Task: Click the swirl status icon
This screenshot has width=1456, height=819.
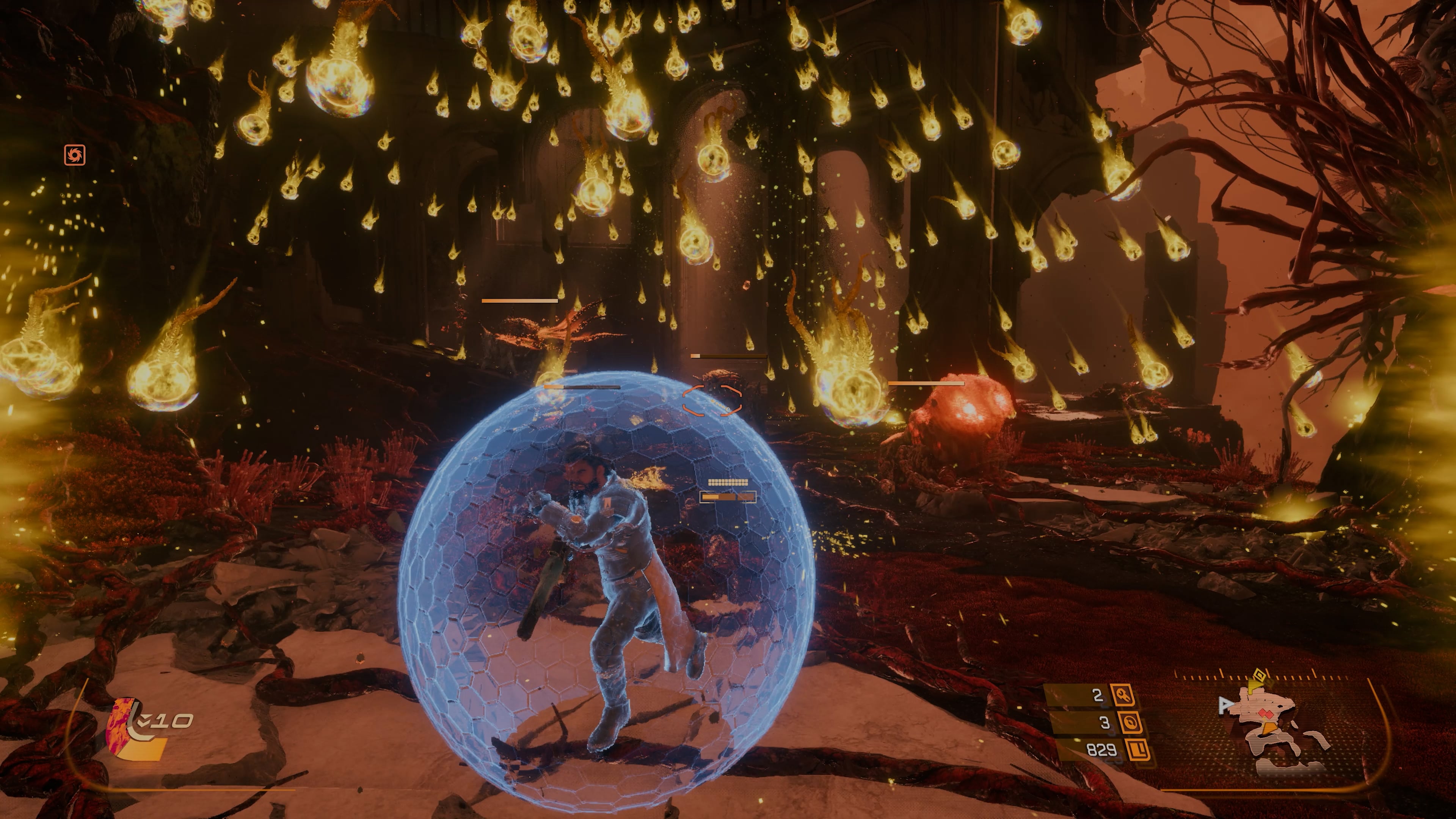Action: [75, 155]
